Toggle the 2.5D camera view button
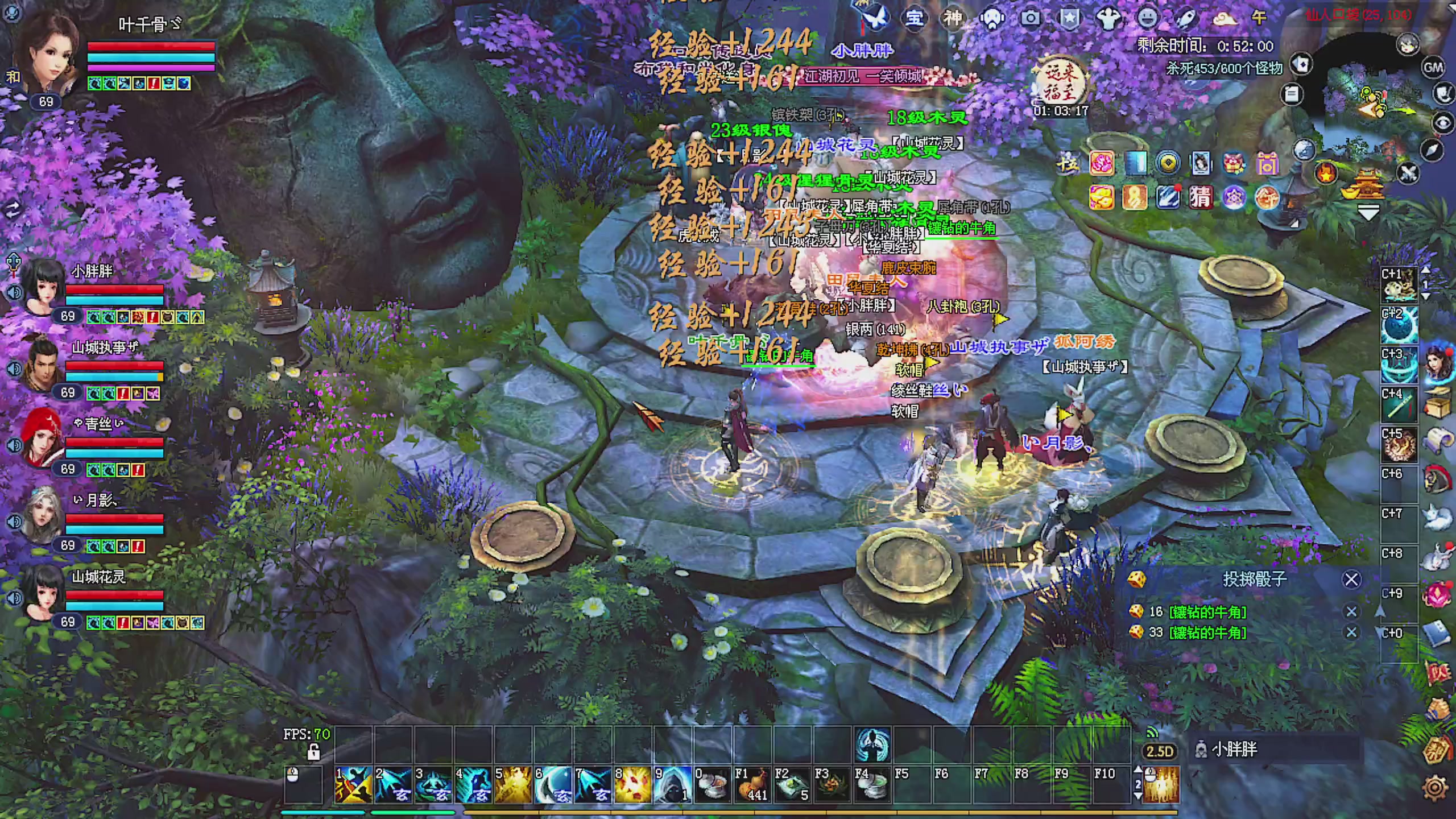Image resolution: width=1456 pixels, height=819 pixels. coord(1159,751)
